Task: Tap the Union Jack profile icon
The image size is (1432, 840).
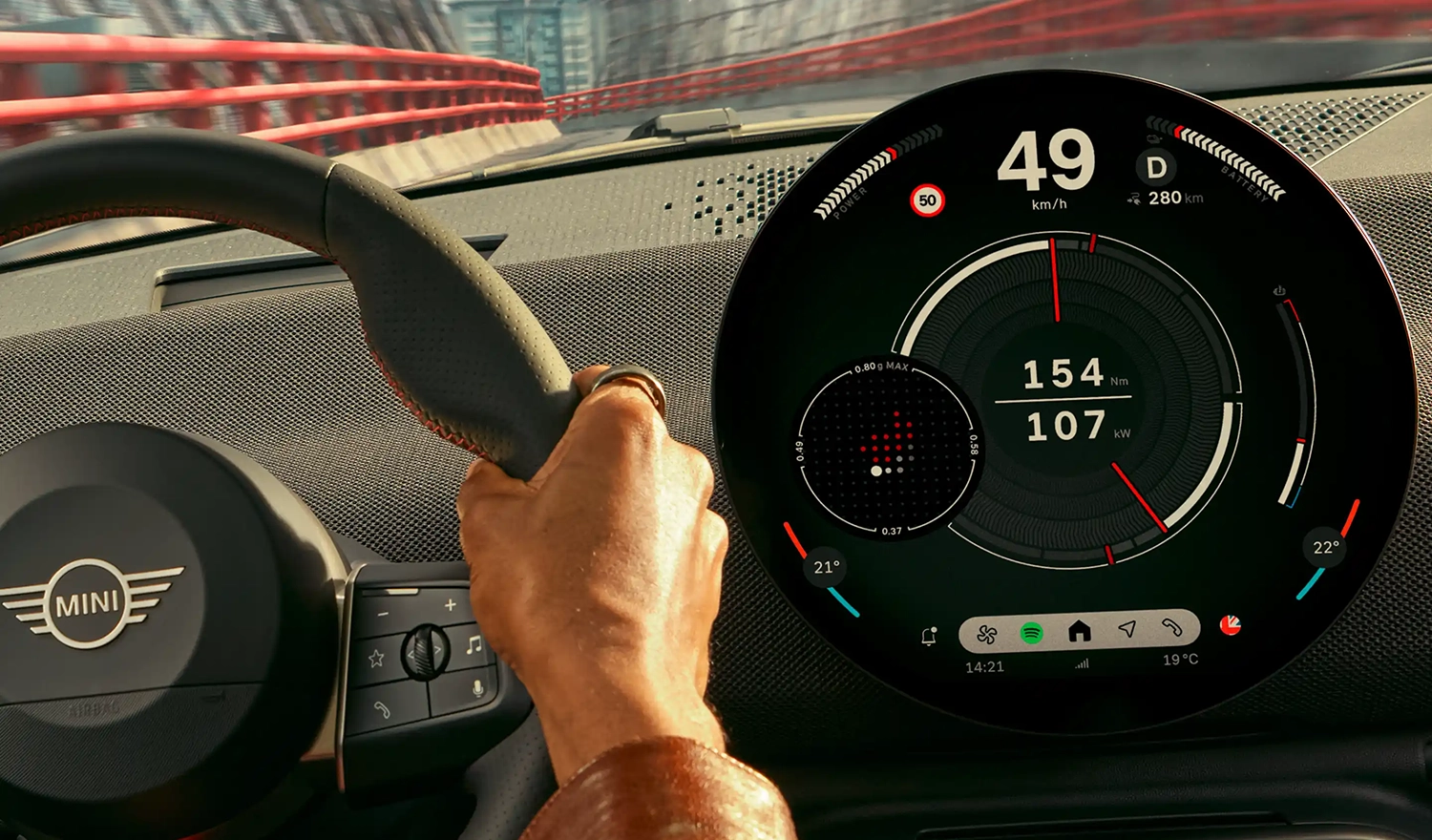Action: [x=1231, y=626]
